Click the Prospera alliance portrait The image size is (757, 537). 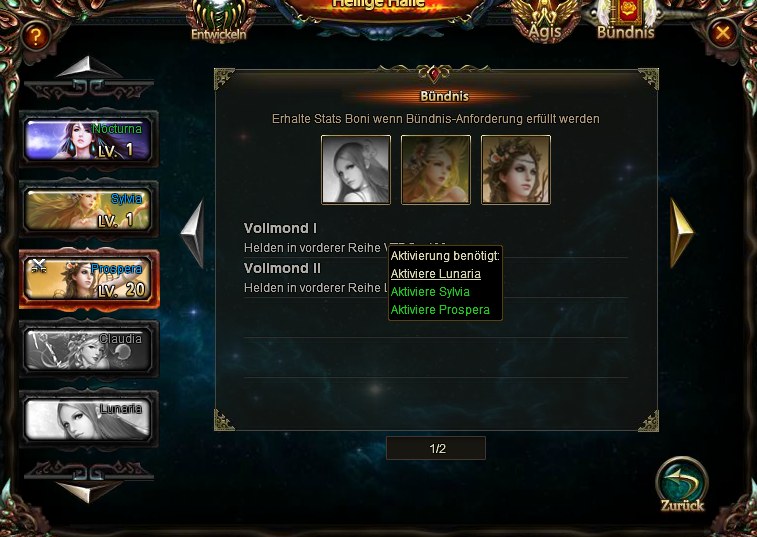click(516, 170)
